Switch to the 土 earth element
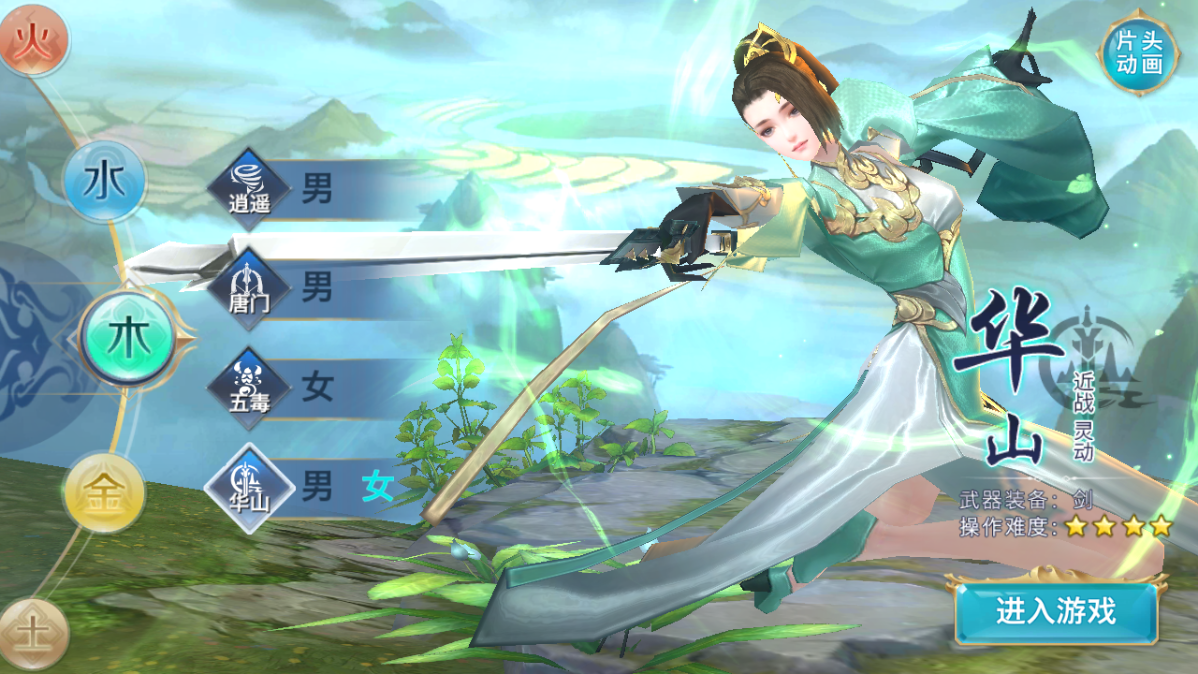 (x=33, y=632)
